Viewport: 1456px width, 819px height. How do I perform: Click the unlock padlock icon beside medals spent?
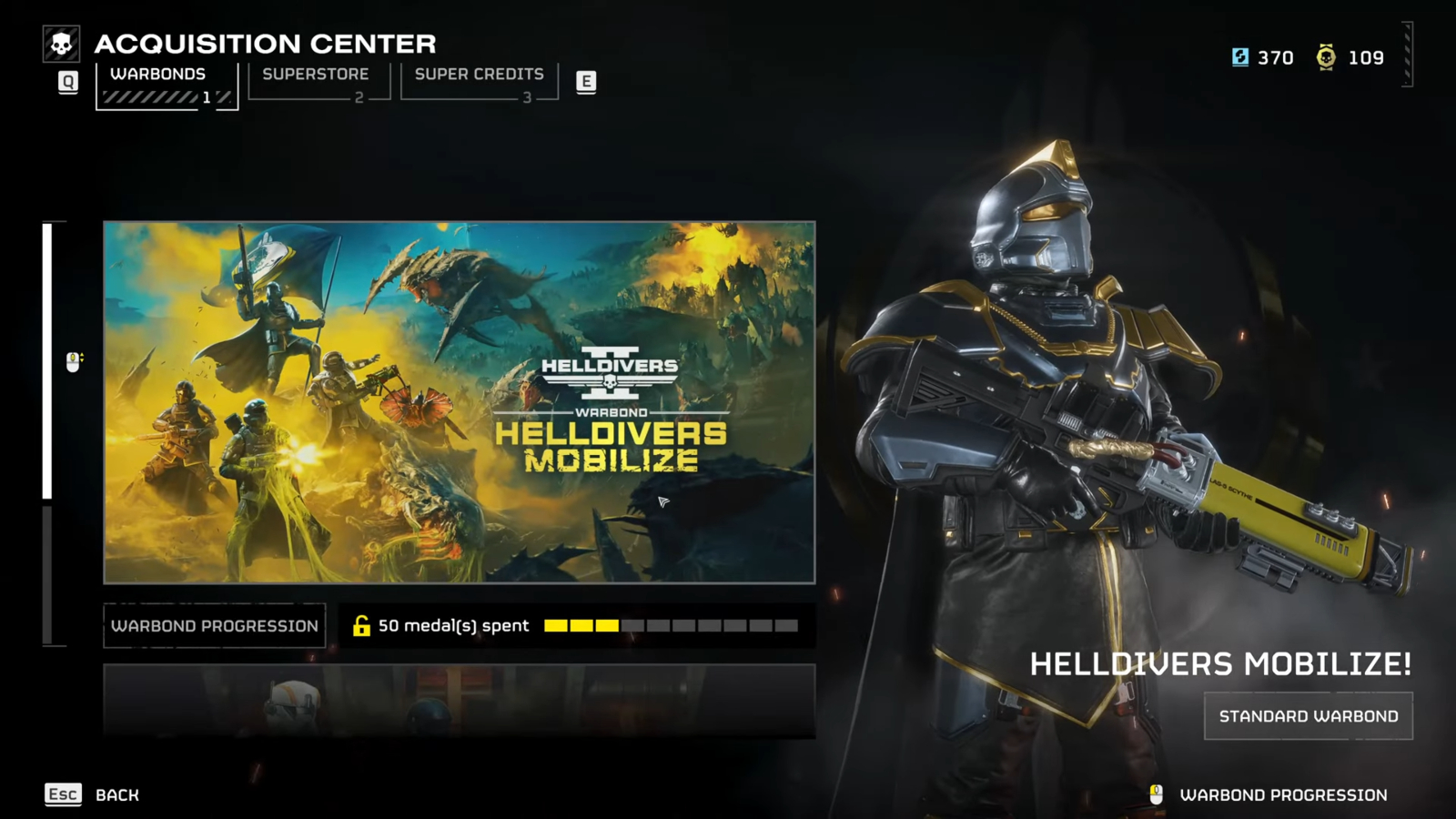(362, 625)
